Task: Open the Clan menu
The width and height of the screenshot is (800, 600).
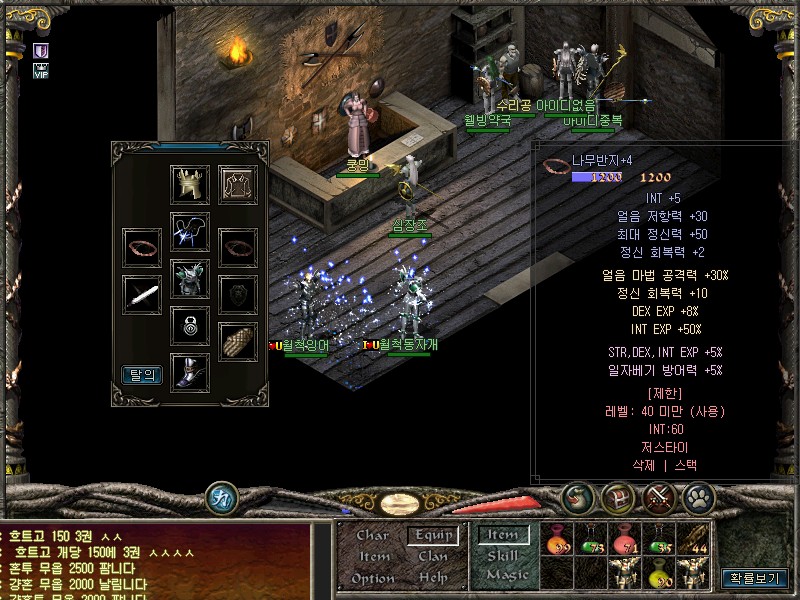Action: click(433, 556)
